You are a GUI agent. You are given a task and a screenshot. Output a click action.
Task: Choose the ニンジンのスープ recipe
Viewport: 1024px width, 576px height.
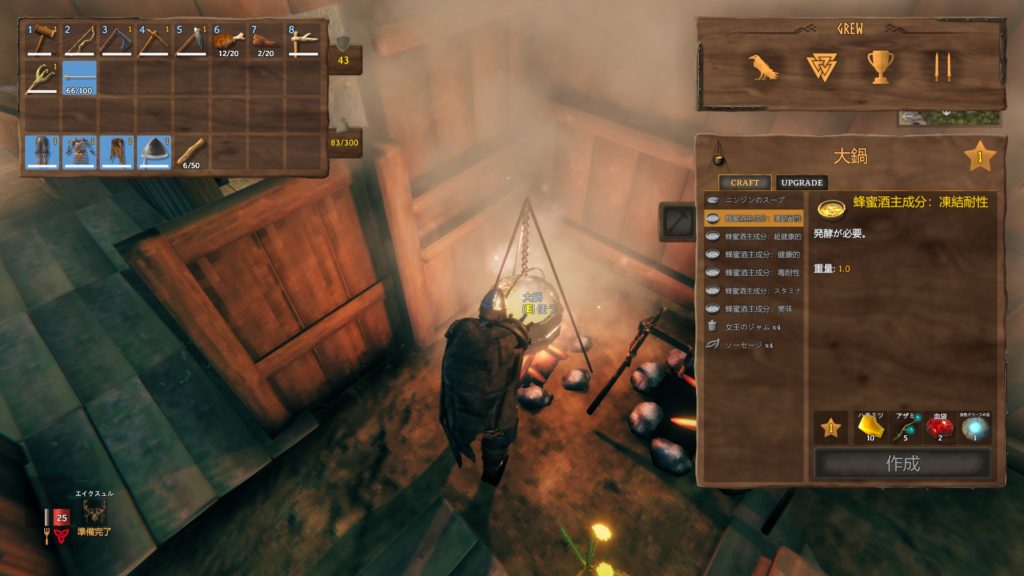(x=755, y=200)
